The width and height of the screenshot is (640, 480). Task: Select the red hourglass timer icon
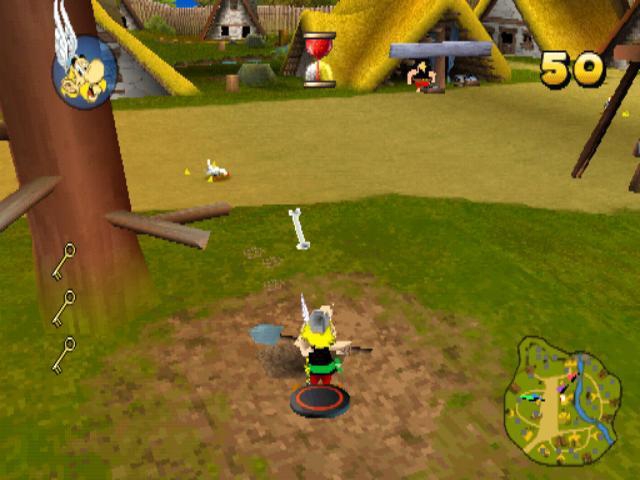[319, 60]
